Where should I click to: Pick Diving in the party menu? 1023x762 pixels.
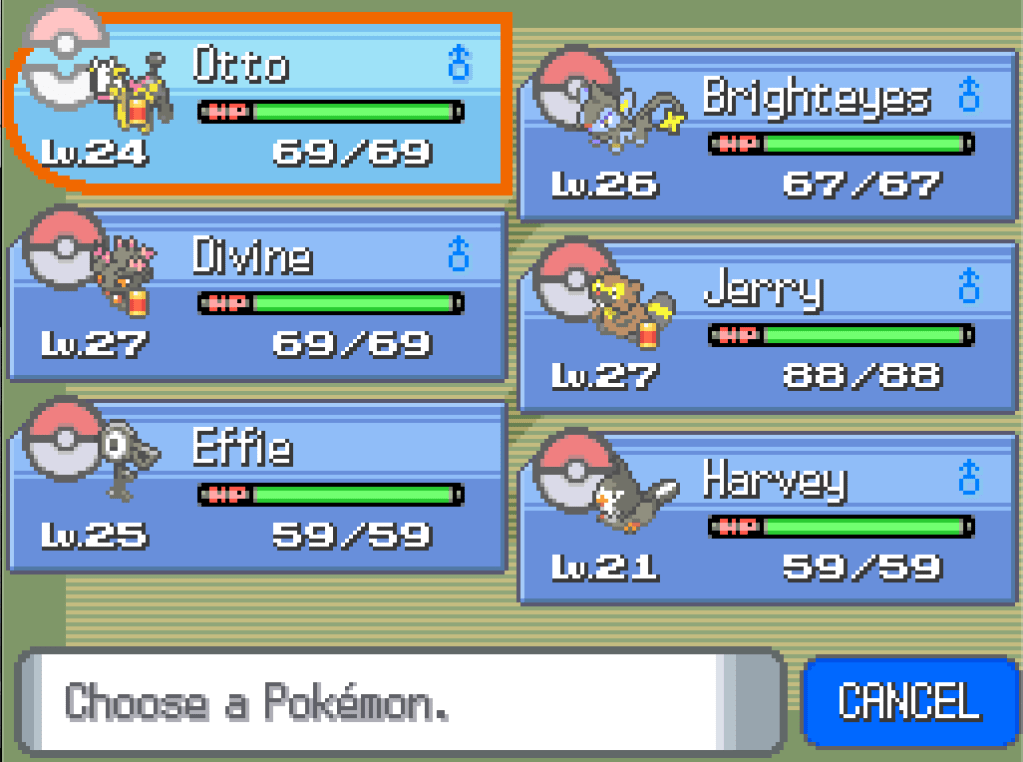258,297
